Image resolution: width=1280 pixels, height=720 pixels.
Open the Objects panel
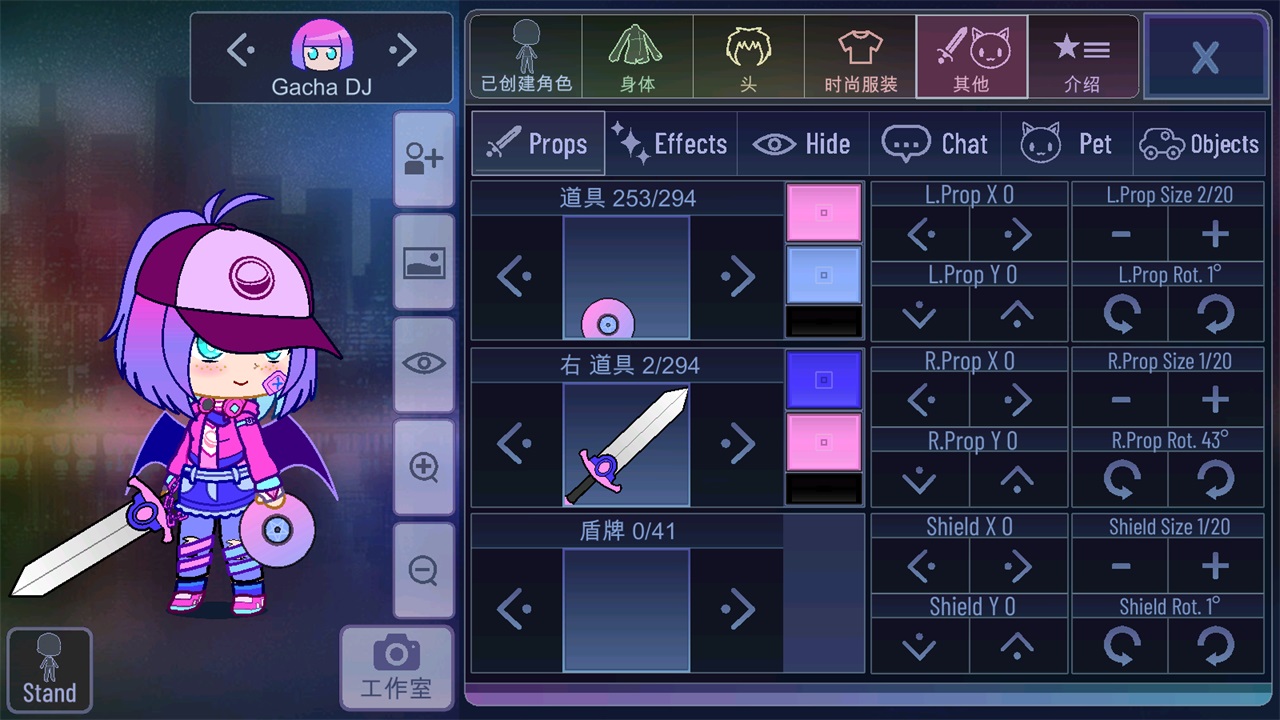[1199, 143]
